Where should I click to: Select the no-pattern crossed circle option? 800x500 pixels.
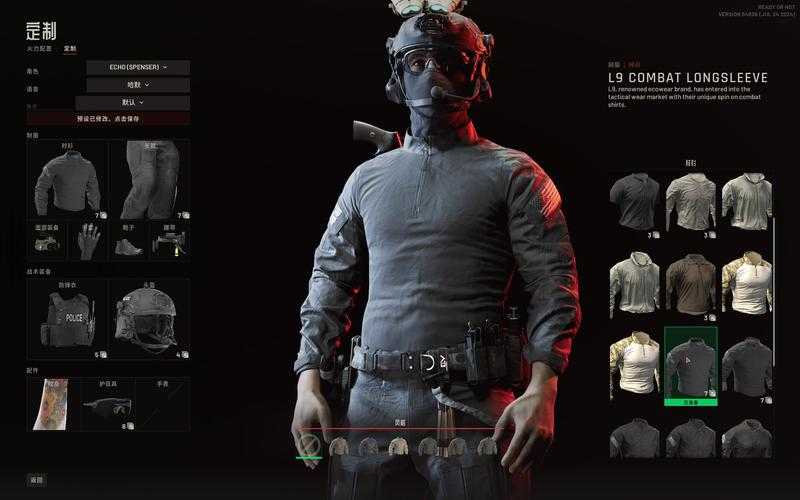(x=309, y=444)
